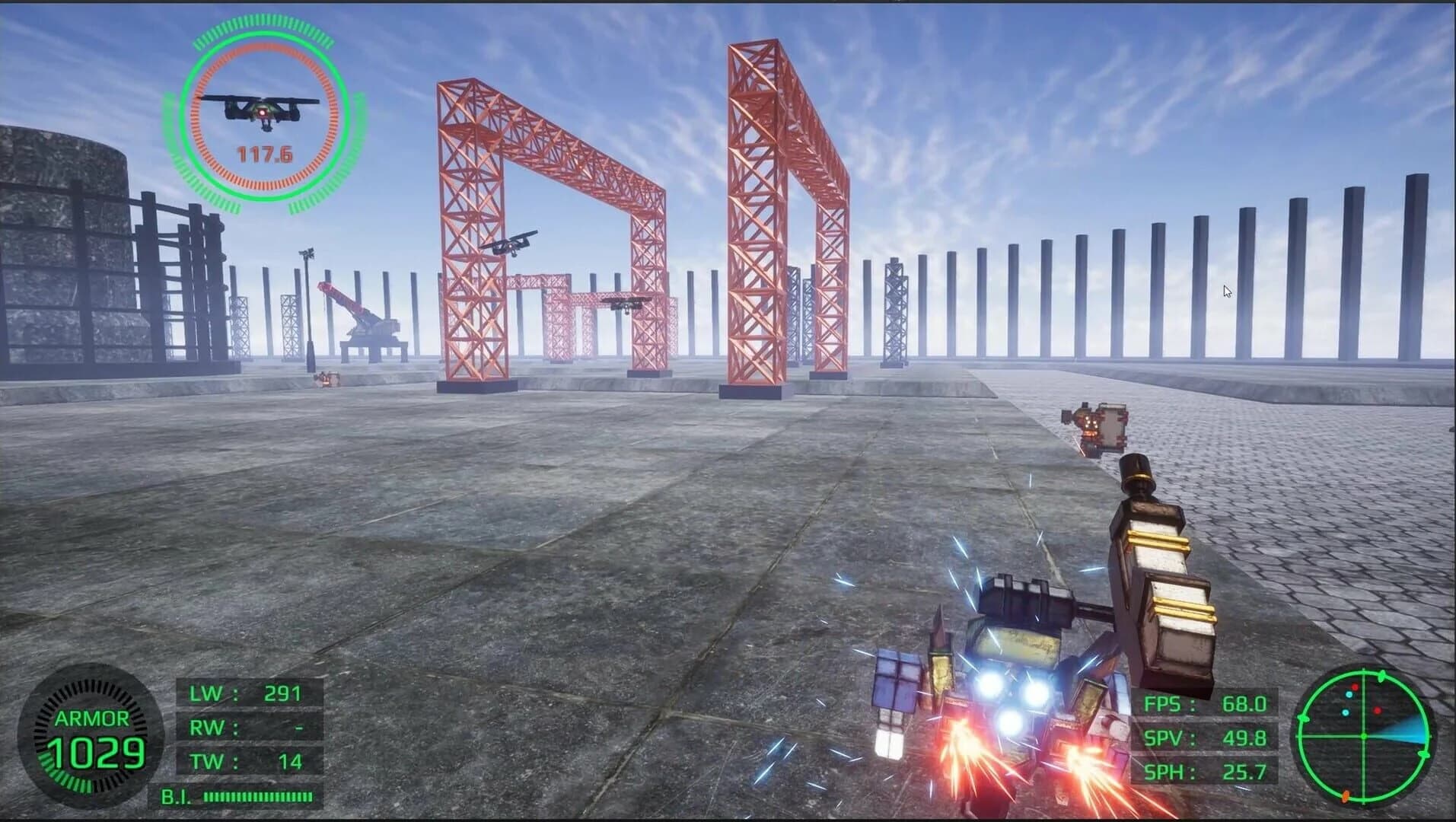Select the cyan ally dot on the radar

click(1349, 695)
